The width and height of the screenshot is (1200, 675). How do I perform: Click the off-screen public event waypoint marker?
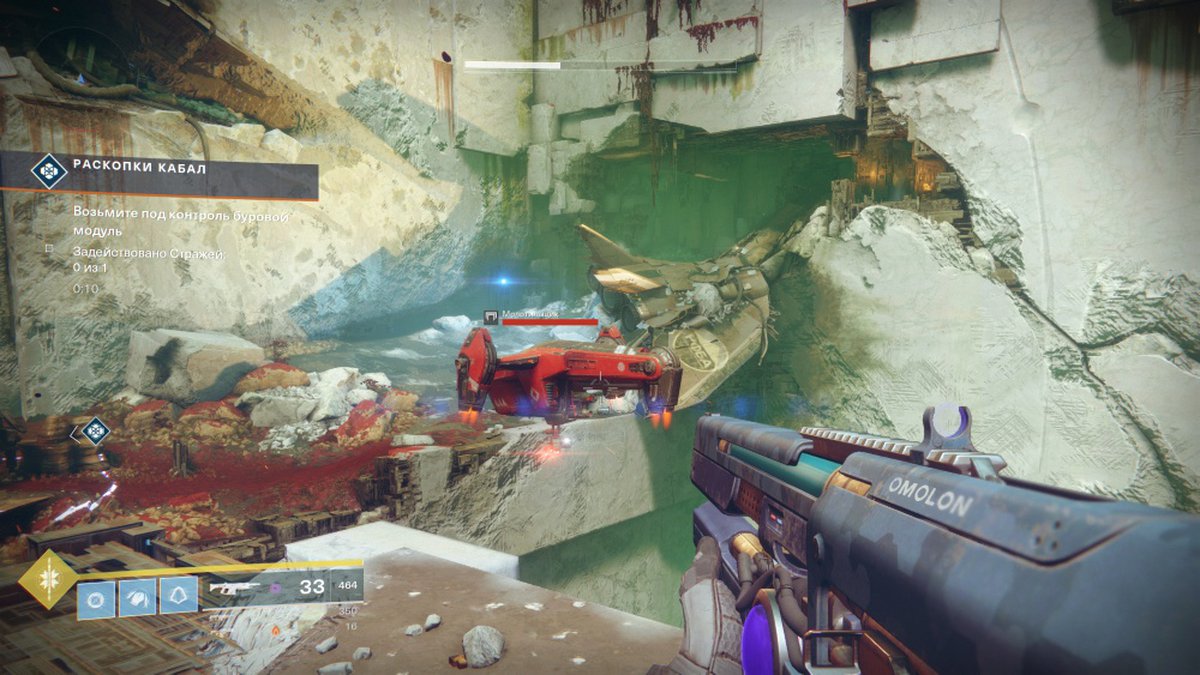point(93,432)
